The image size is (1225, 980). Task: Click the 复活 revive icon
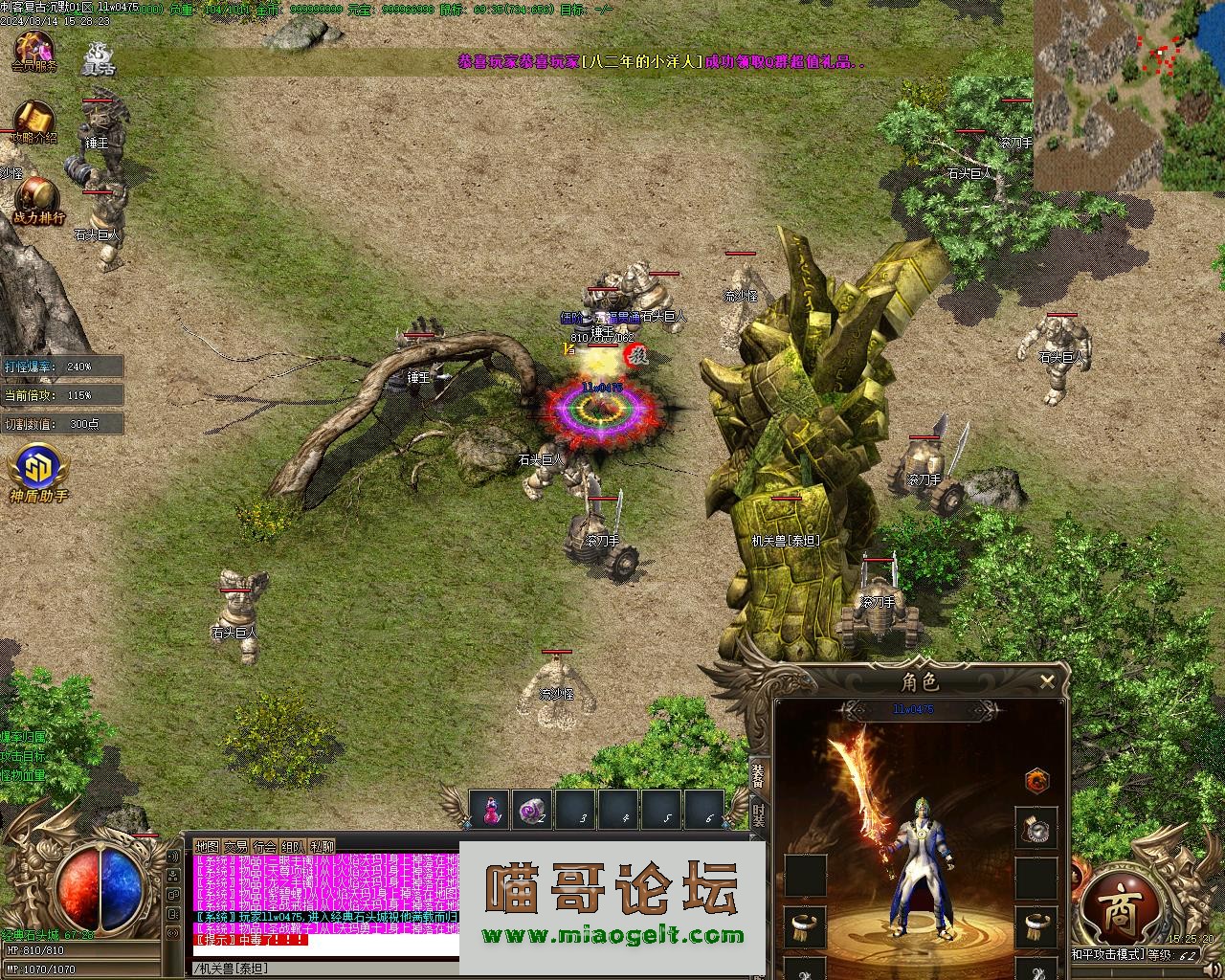tap(98, 57)
